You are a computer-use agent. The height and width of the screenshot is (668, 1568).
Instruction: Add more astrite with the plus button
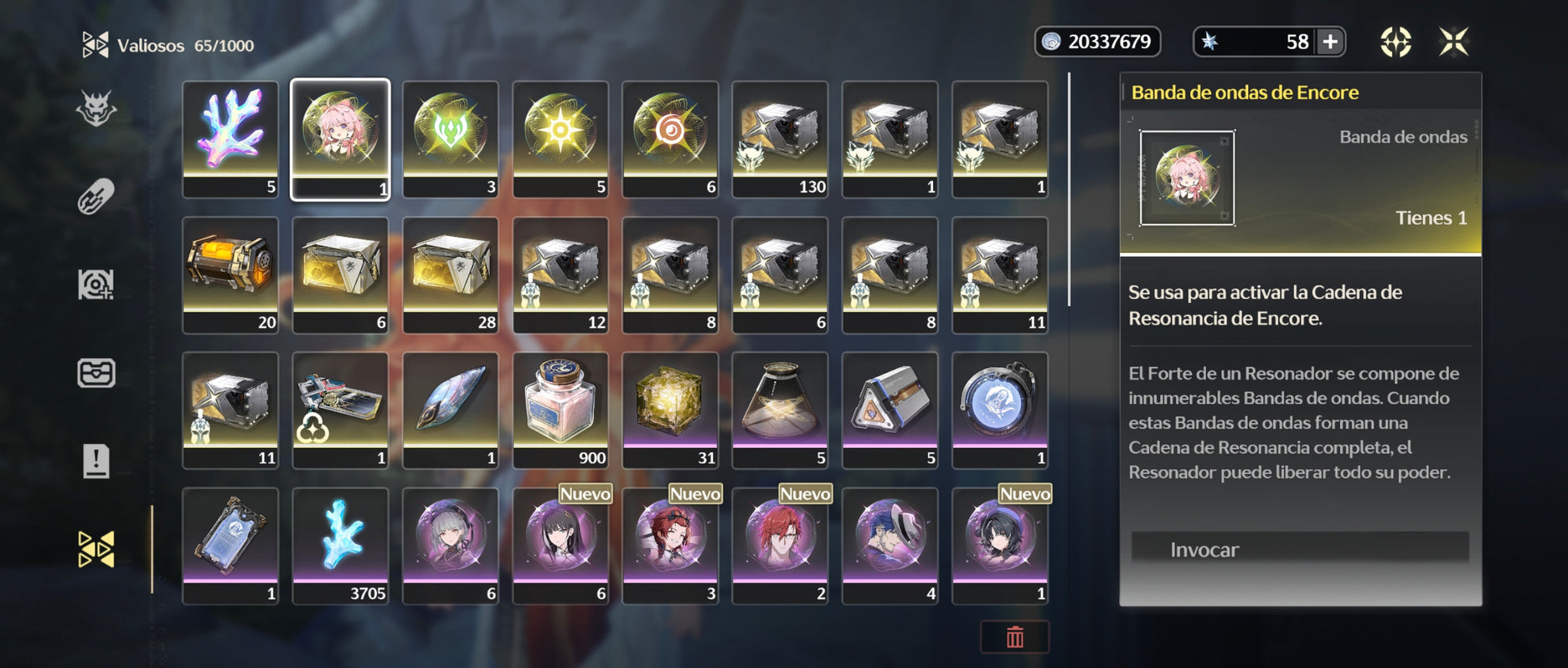(1330, 42)
